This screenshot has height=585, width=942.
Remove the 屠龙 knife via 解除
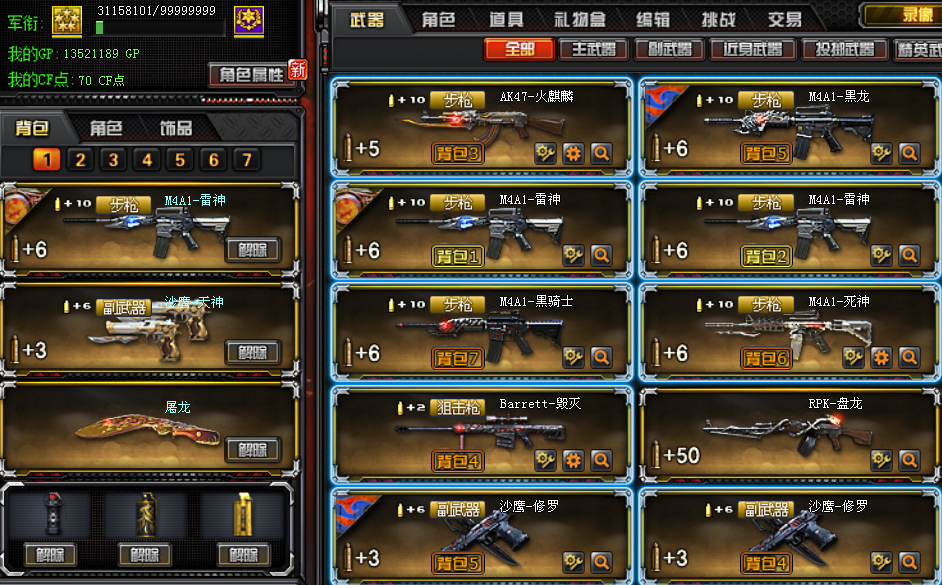point(252,449)
